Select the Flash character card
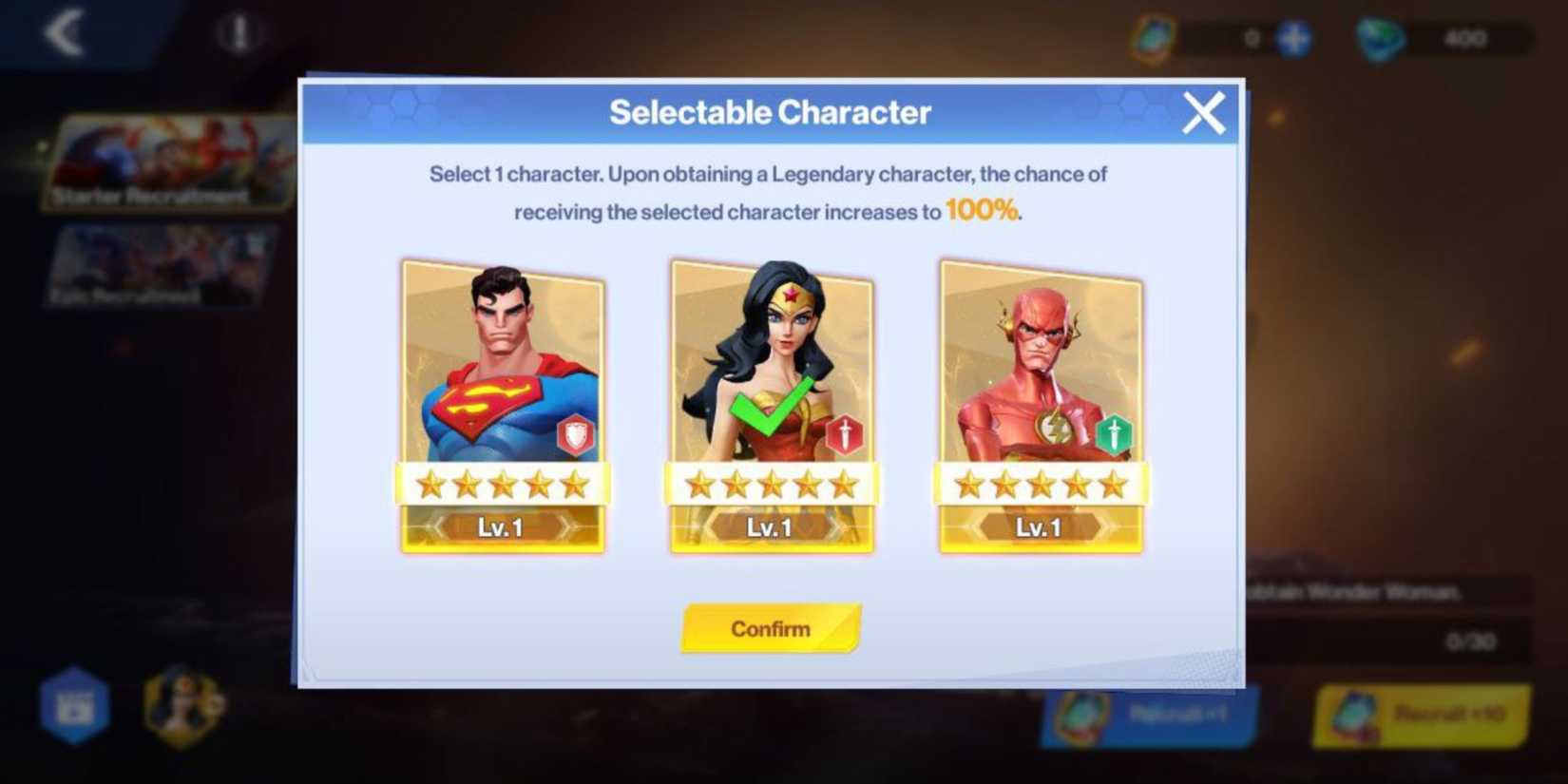The width and height of the screenshot is (1568, 784). [x=1039, y=380]
